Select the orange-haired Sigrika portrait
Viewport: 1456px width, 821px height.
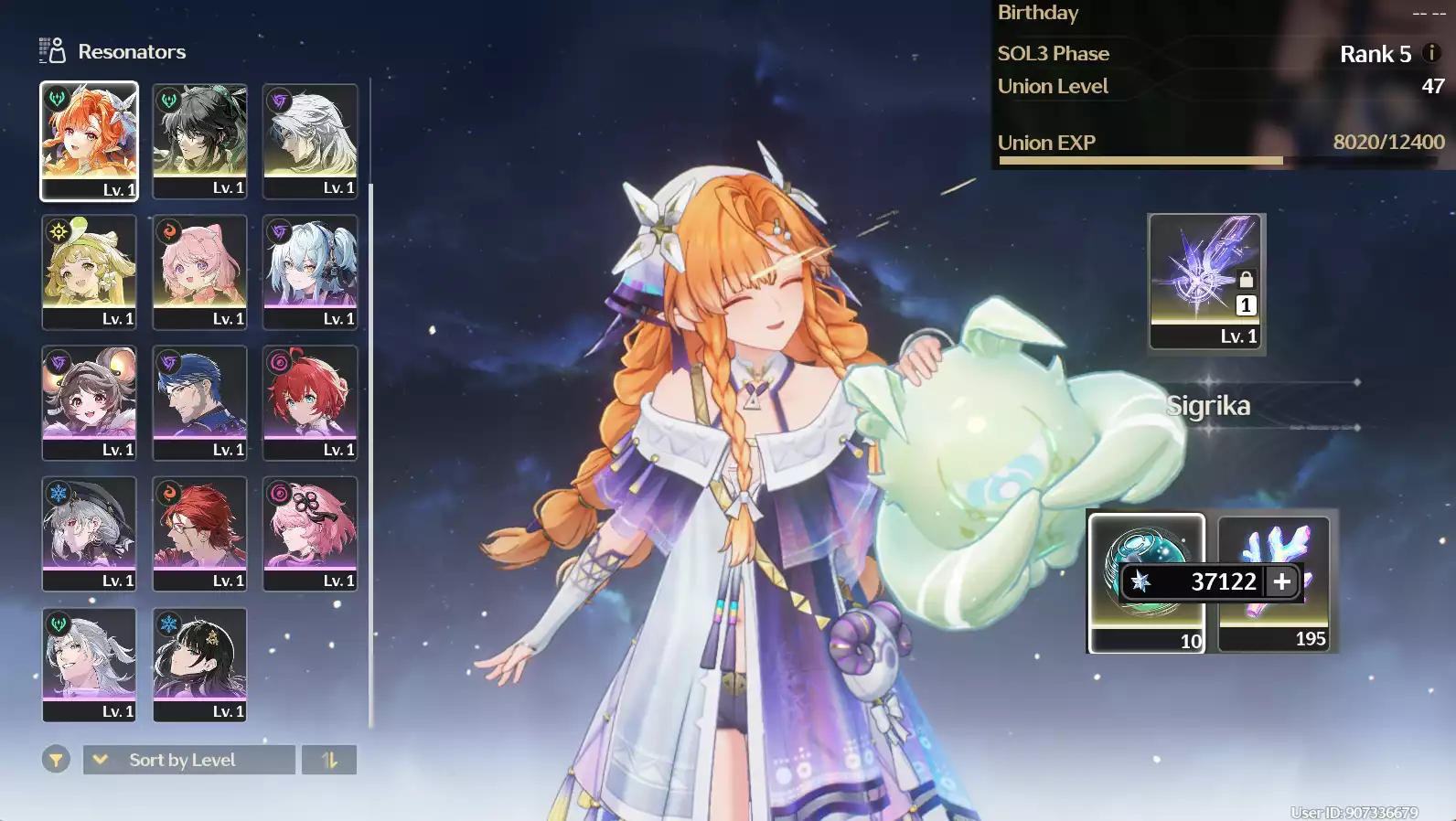pos(89,140)
